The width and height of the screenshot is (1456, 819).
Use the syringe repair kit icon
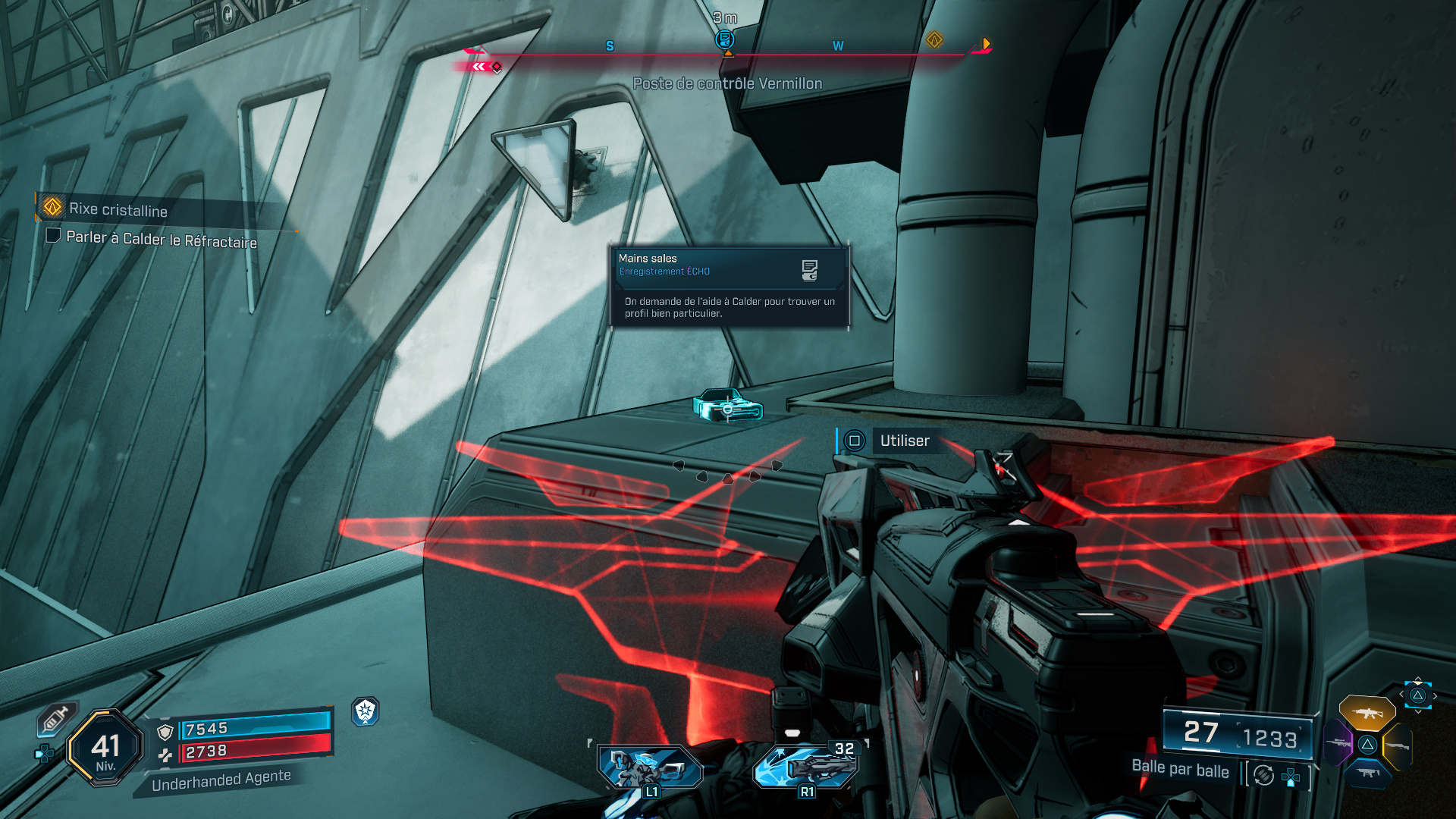[56, 719]
